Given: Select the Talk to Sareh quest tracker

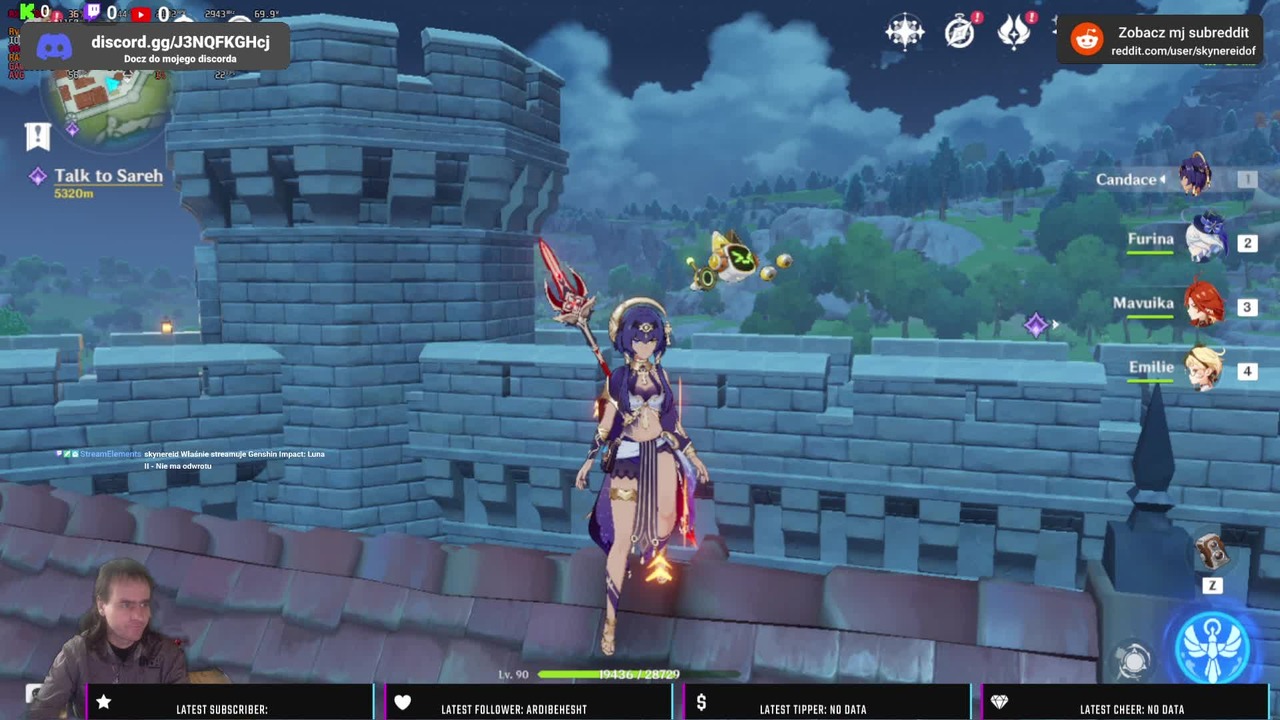Looking at the screenshot, I should pos(108,176).
